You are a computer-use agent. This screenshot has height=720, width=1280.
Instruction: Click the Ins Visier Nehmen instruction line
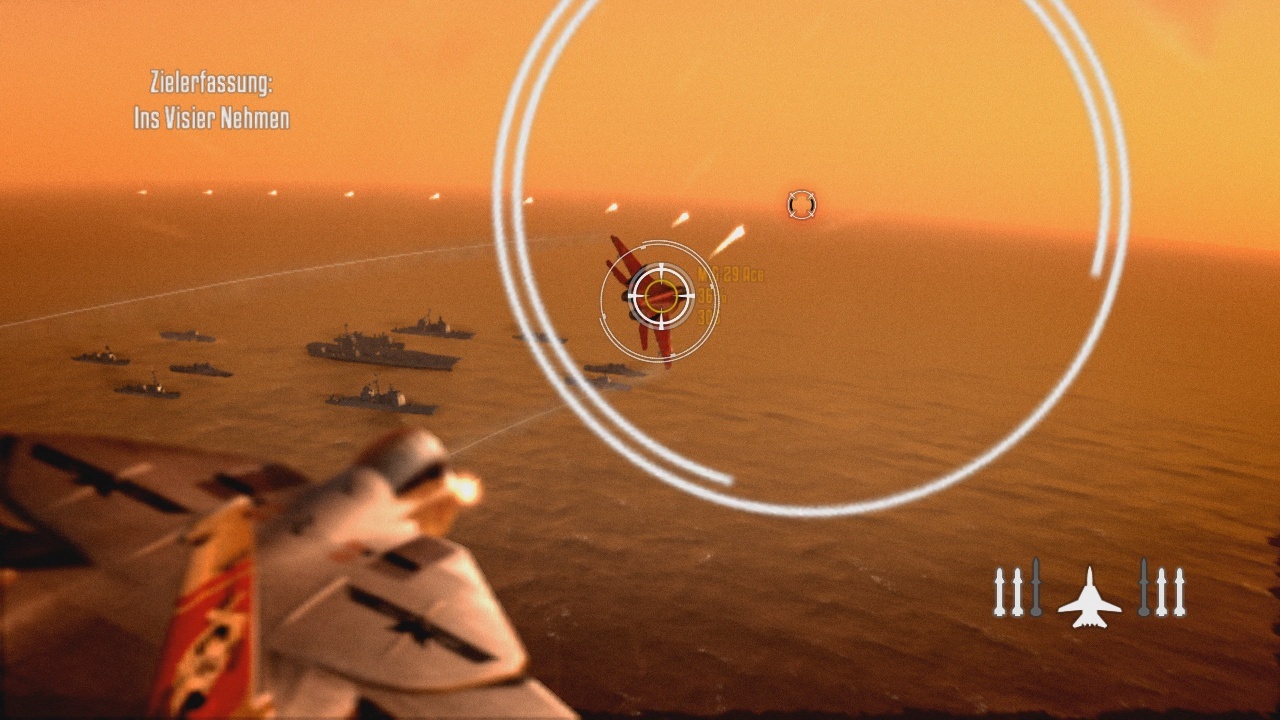213,117
